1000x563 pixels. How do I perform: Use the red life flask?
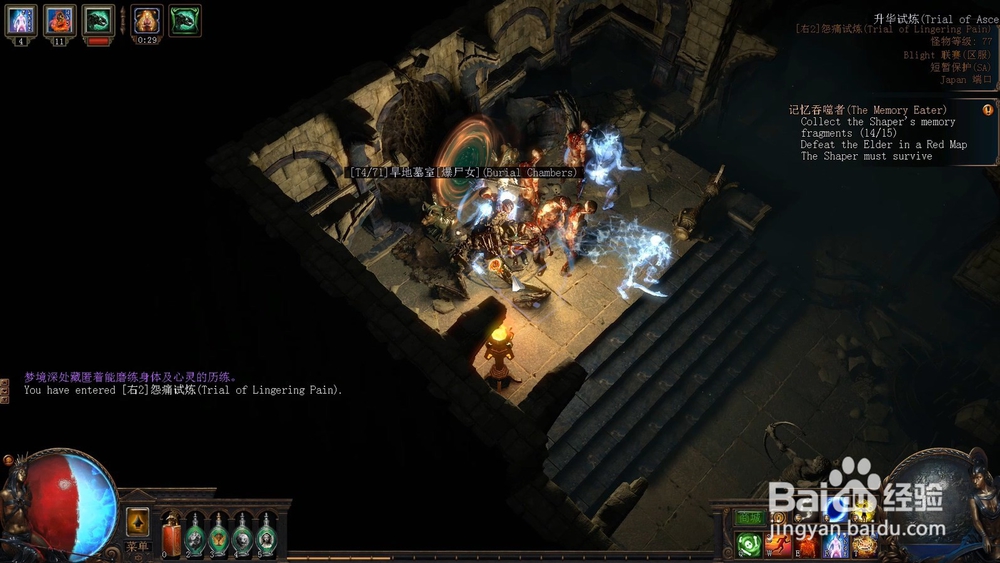pyautogui.click(x=171, y=533)
